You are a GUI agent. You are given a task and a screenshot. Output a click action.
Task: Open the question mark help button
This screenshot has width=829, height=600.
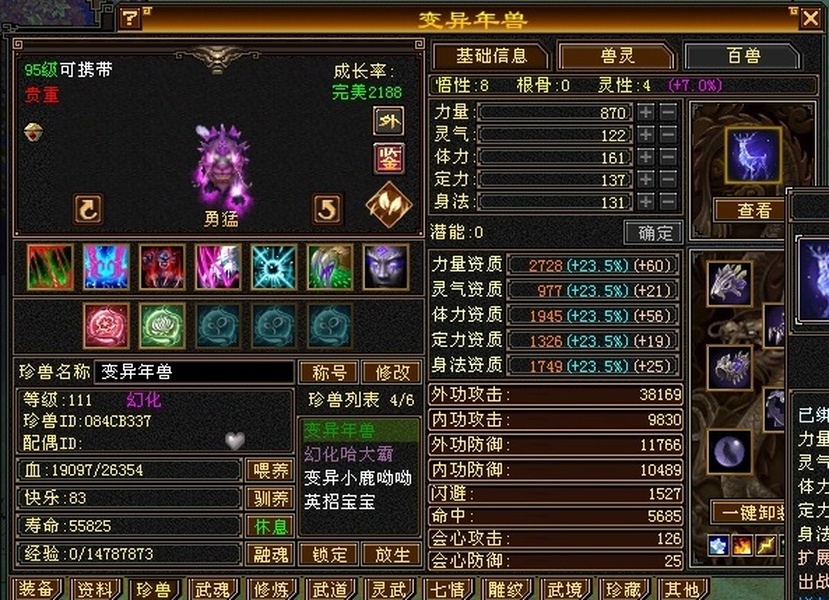click(x=131, y=18)
